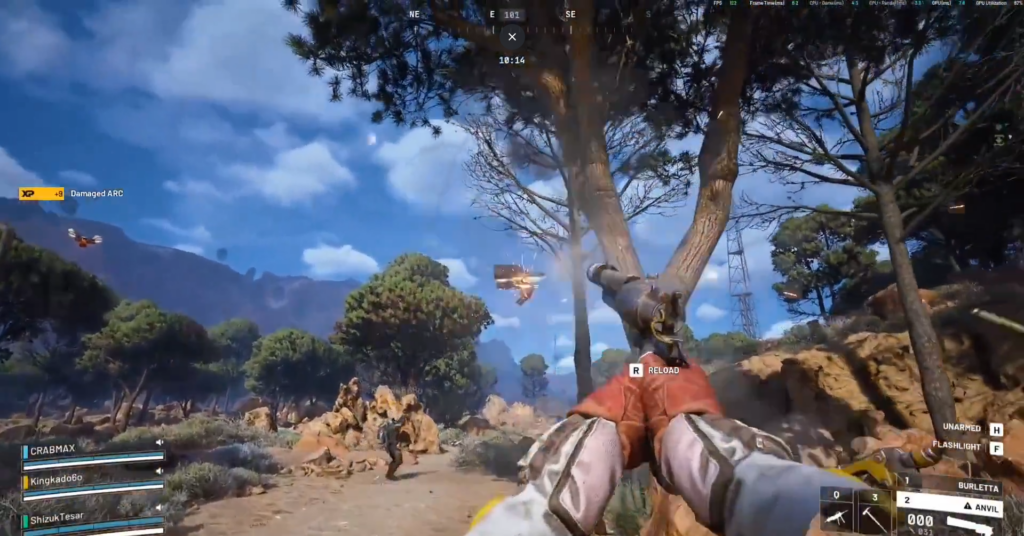Select the pickaxe tool slot
Screen dimensions: 1024x536
click(875, 513)
